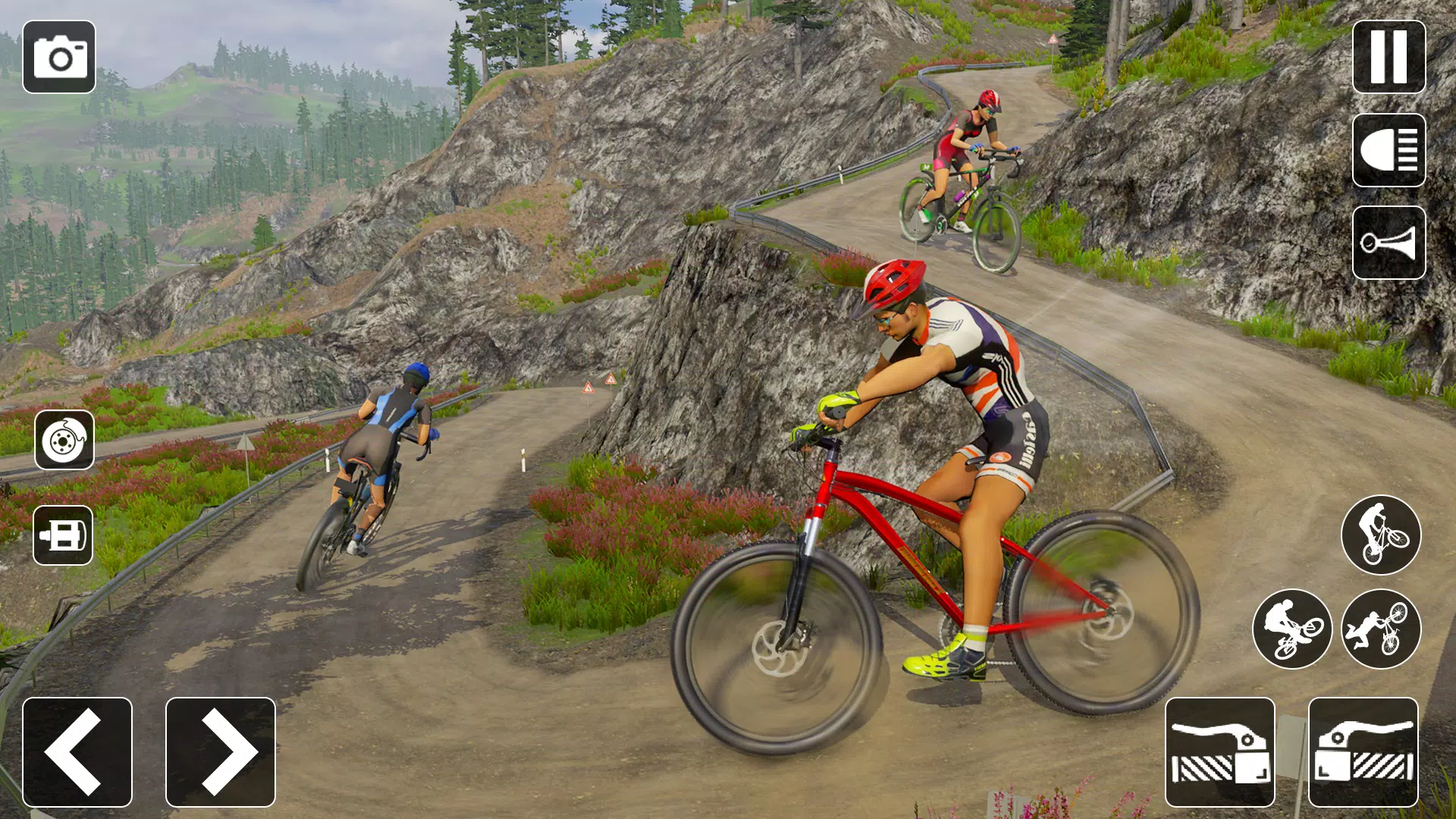Select the pedal icon button
The height and width of the screenshot is (819, 1456).
[63, 535]
